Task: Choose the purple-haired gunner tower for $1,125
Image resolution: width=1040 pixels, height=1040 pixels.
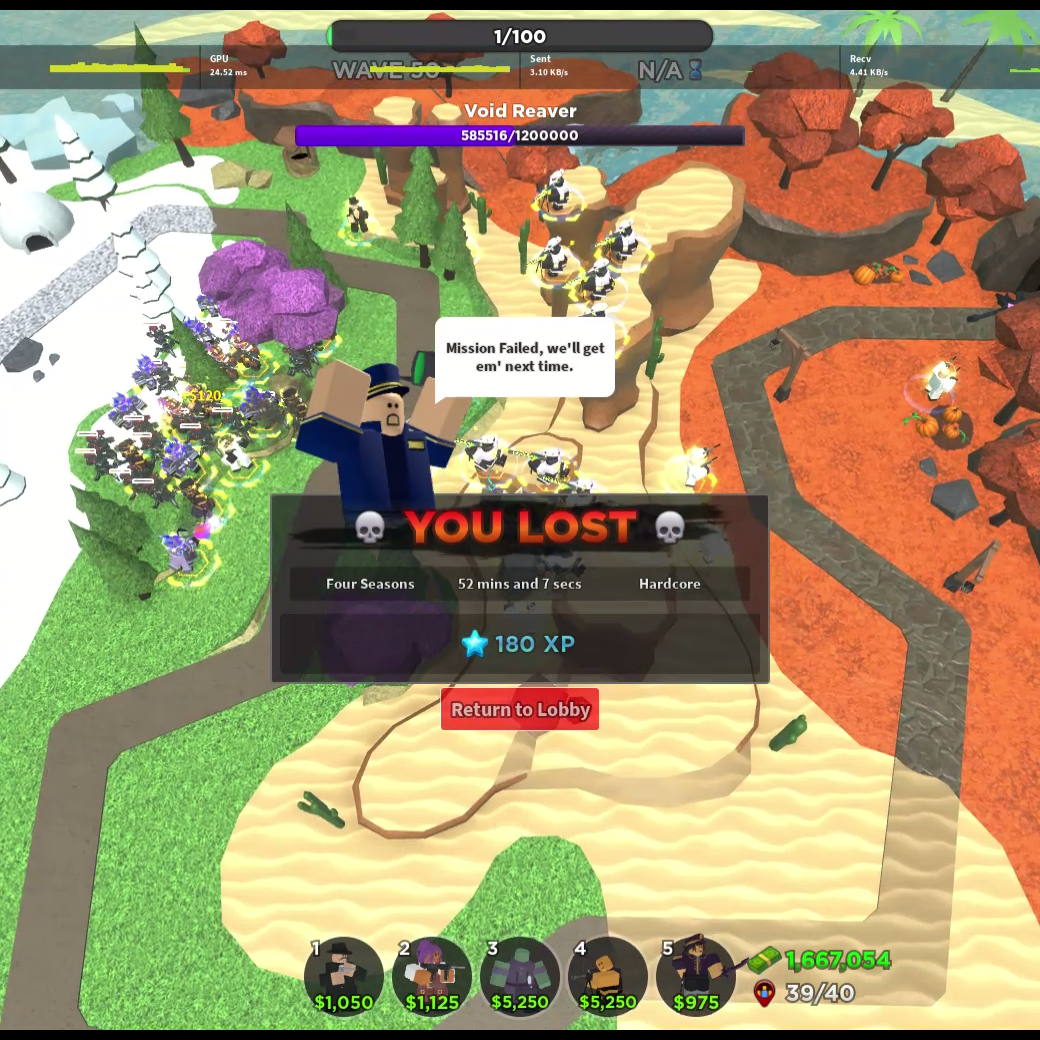Action: tap(432, 976)
